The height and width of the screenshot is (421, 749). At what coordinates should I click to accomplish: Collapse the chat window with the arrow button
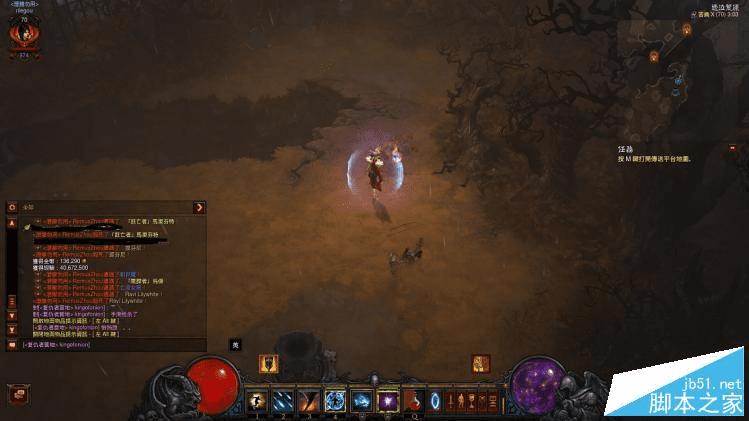(199, 207)
